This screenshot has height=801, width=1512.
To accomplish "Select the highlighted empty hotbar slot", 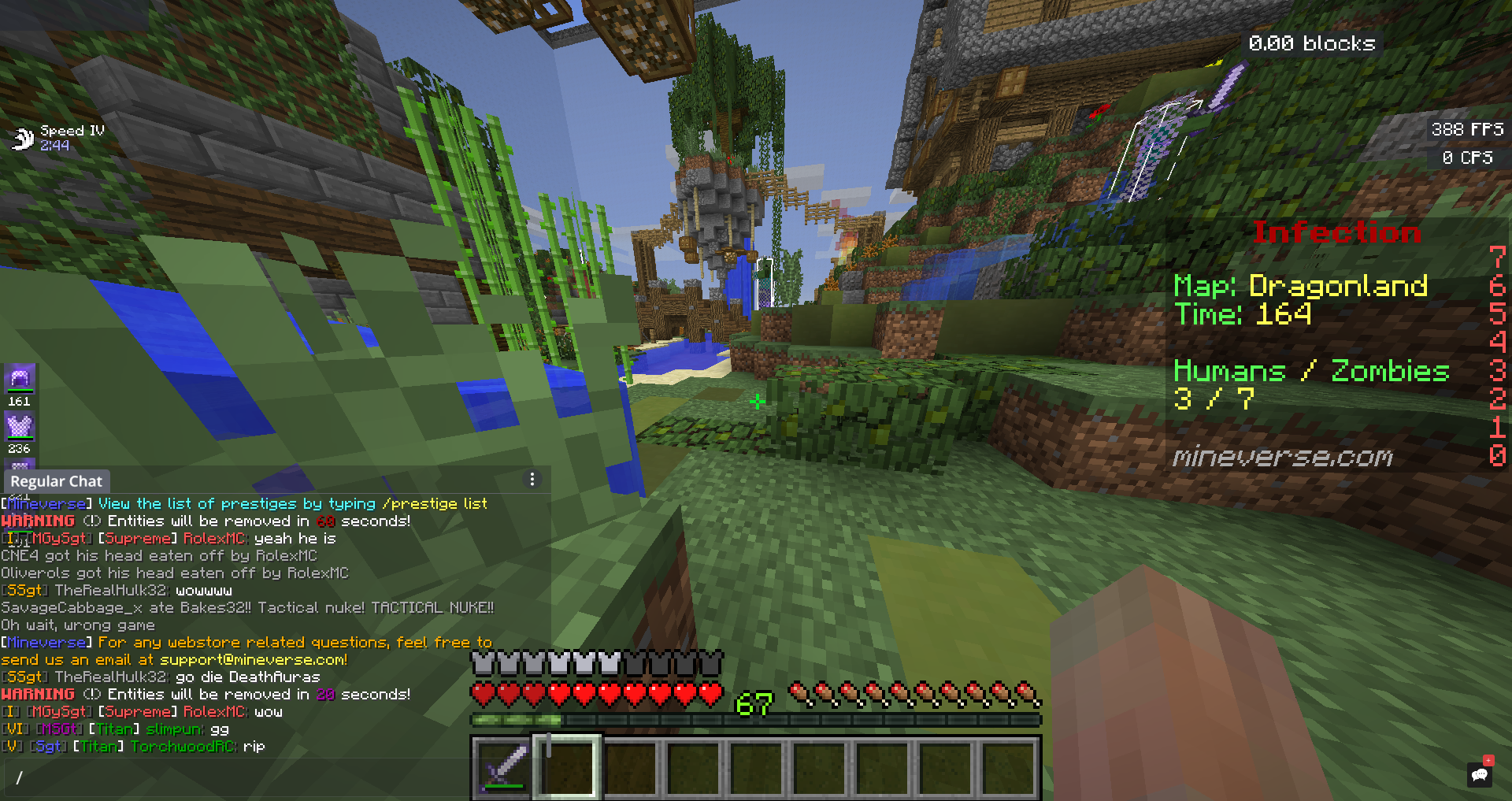I will pyautogui.click(x=567, y=766).
